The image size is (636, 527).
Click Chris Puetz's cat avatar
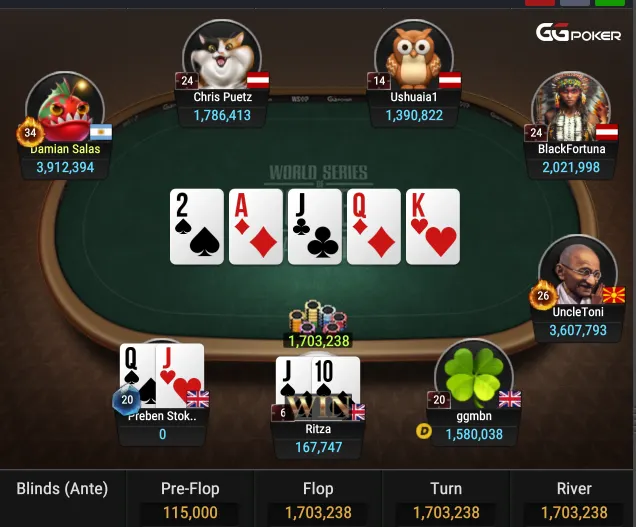[x=221, y=55]
